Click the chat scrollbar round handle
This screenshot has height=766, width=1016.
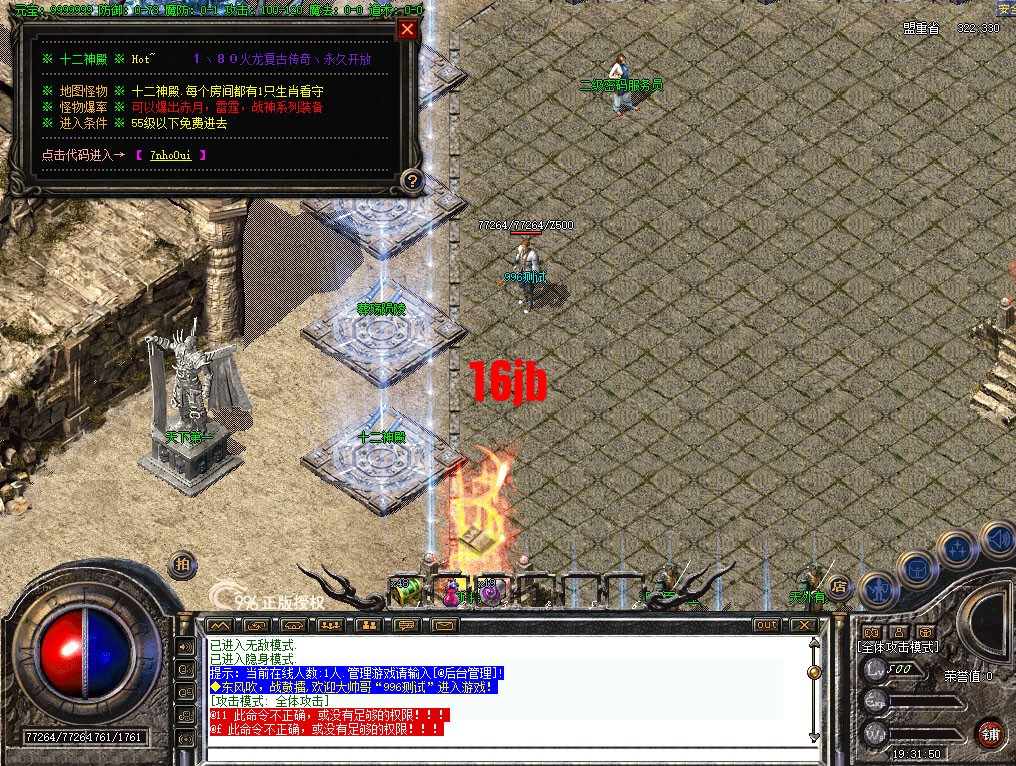[814, 673]
